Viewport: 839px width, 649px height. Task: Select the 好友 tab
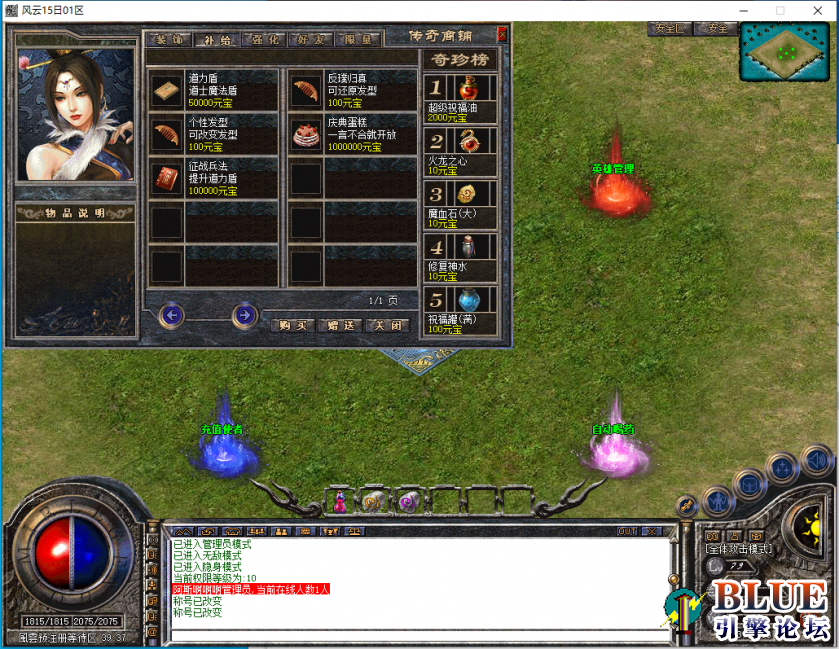(312, 40)
